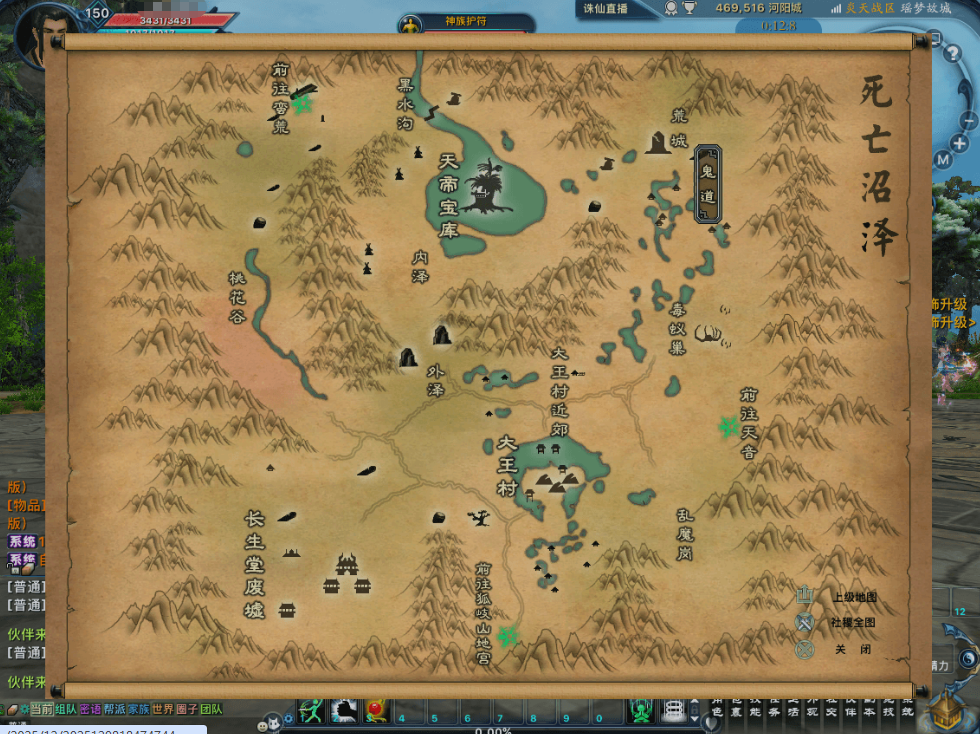Select the 世界 chat channel tab

[163, 709]
